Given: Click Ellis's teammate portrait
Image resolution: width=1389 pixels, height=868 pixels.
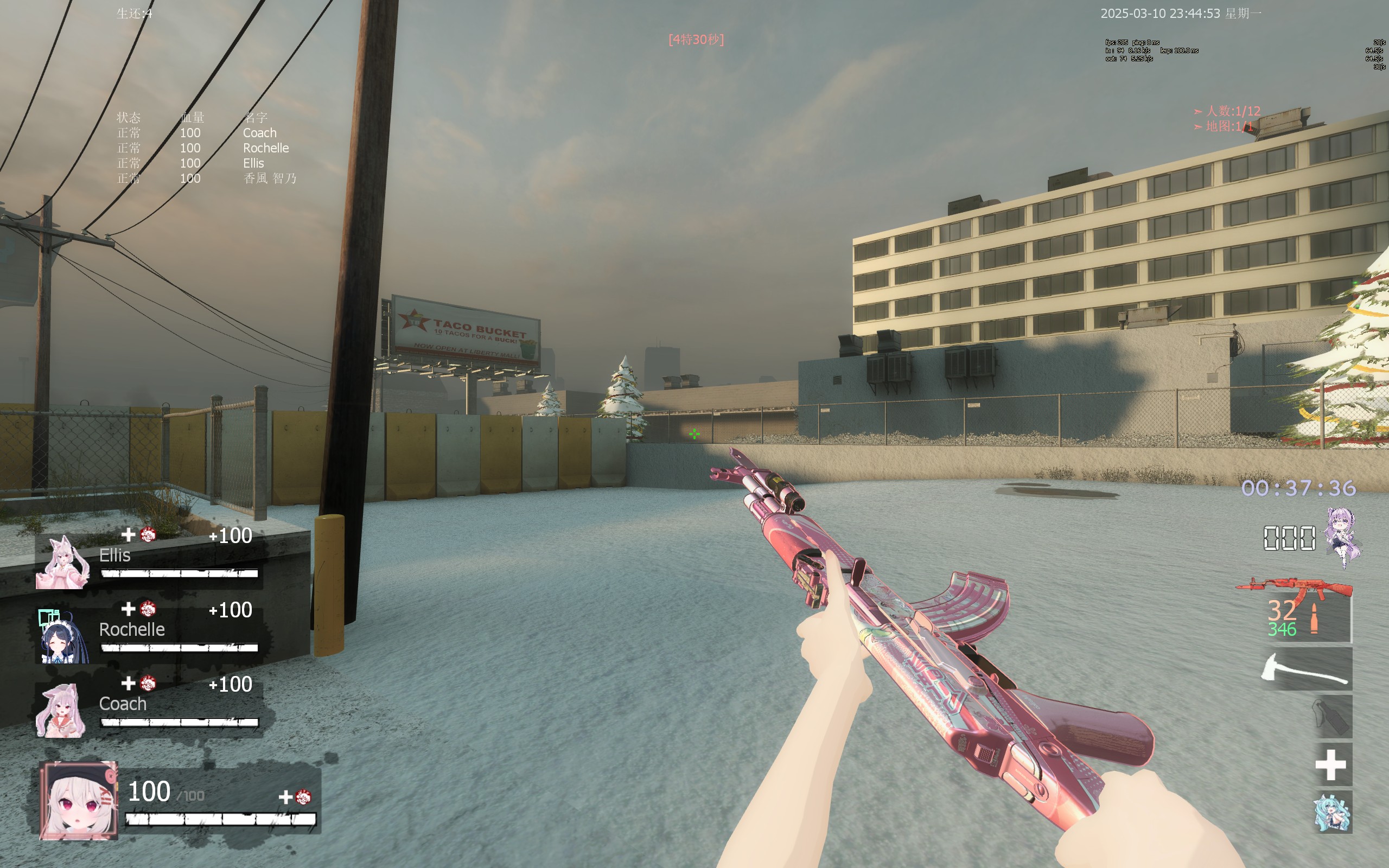Looking at the screenshot, I should point(62,563).
